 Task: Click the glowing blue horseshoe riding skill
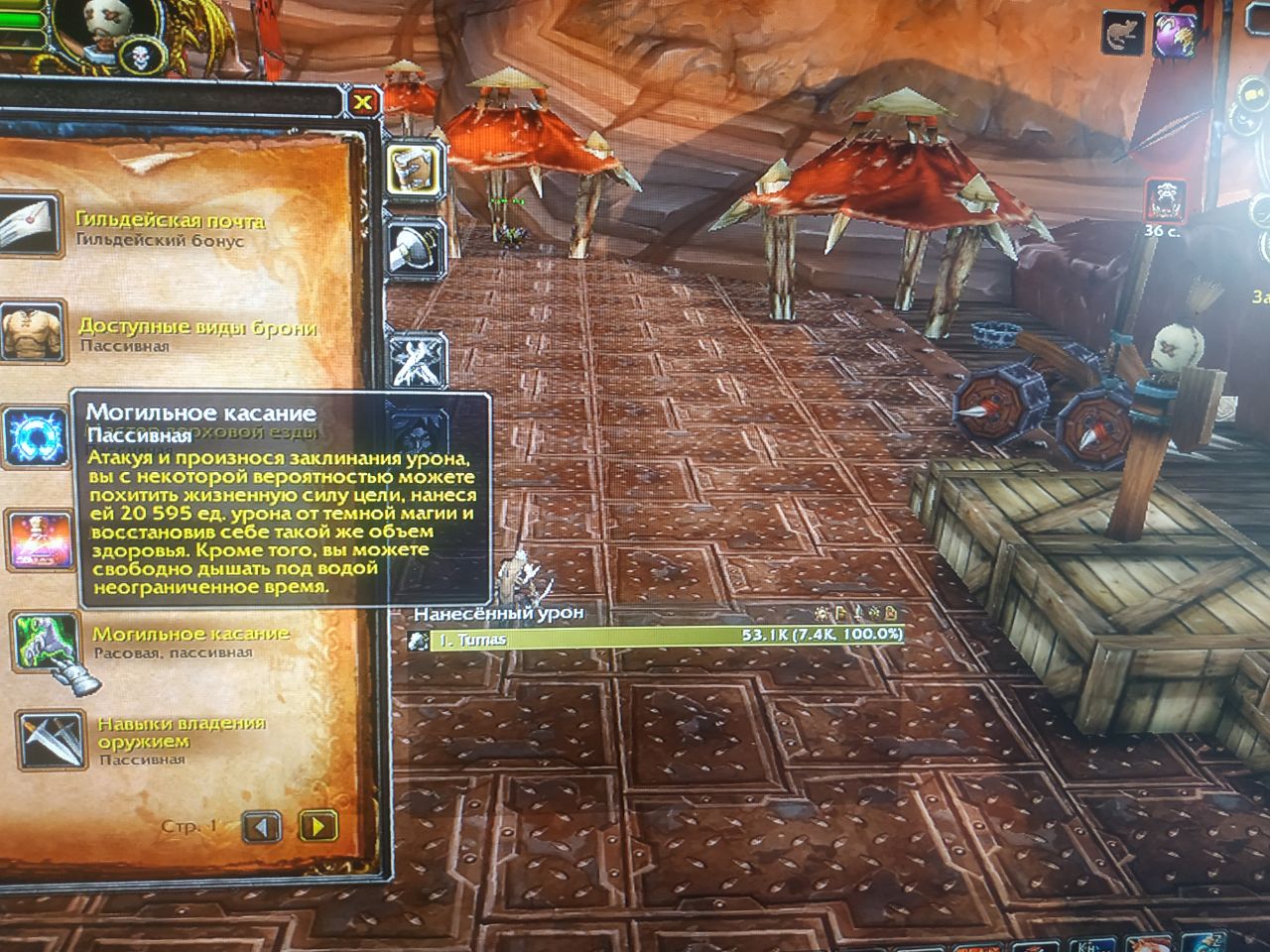click(36, 437)
